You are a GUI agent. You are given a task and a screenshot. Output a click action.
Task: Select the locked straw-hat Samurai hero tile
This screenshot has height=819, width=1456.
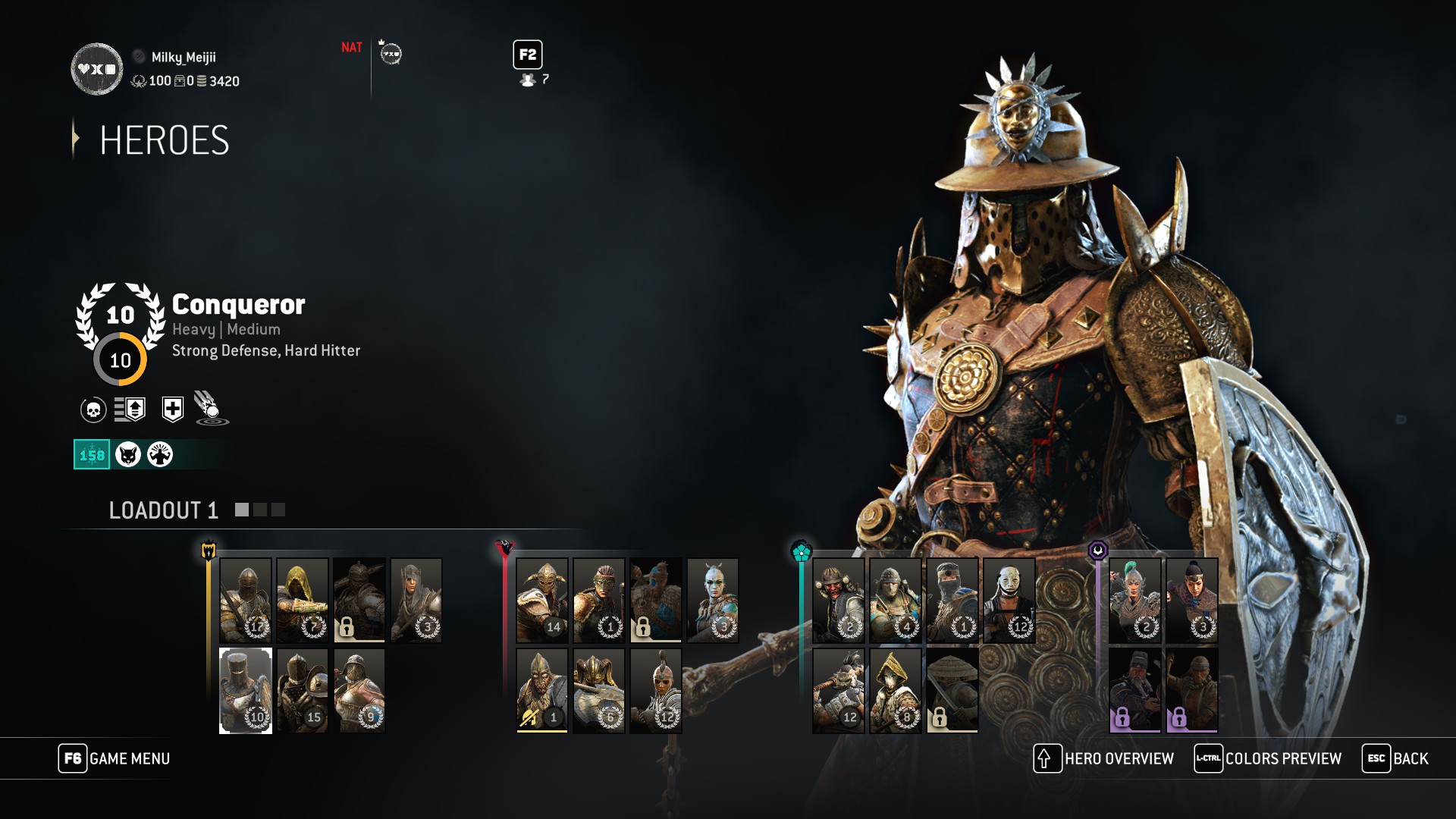(x=952, y=690)
